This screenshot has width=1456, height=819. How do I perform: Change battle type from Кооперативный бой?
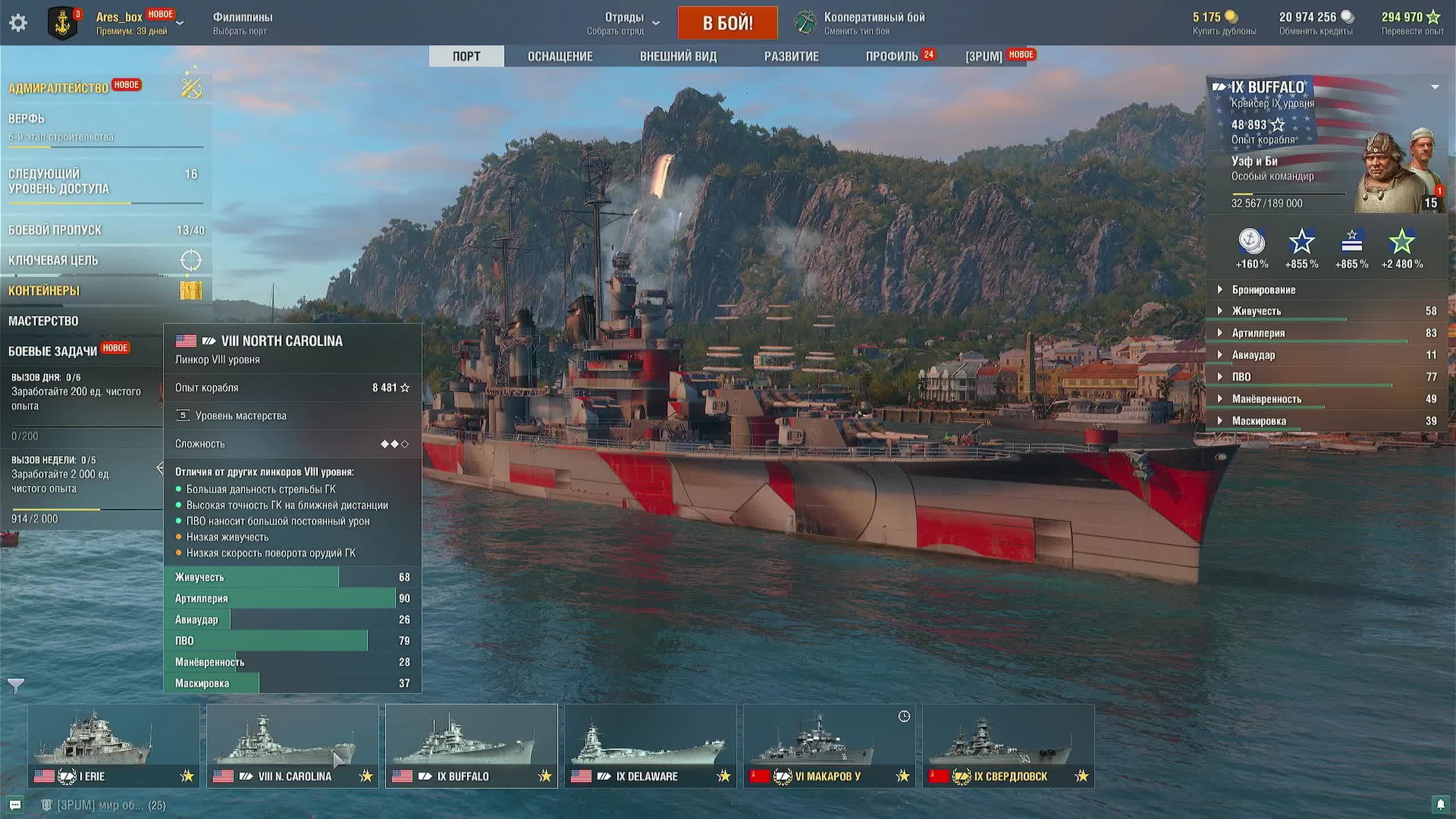(x=862, y=23)
